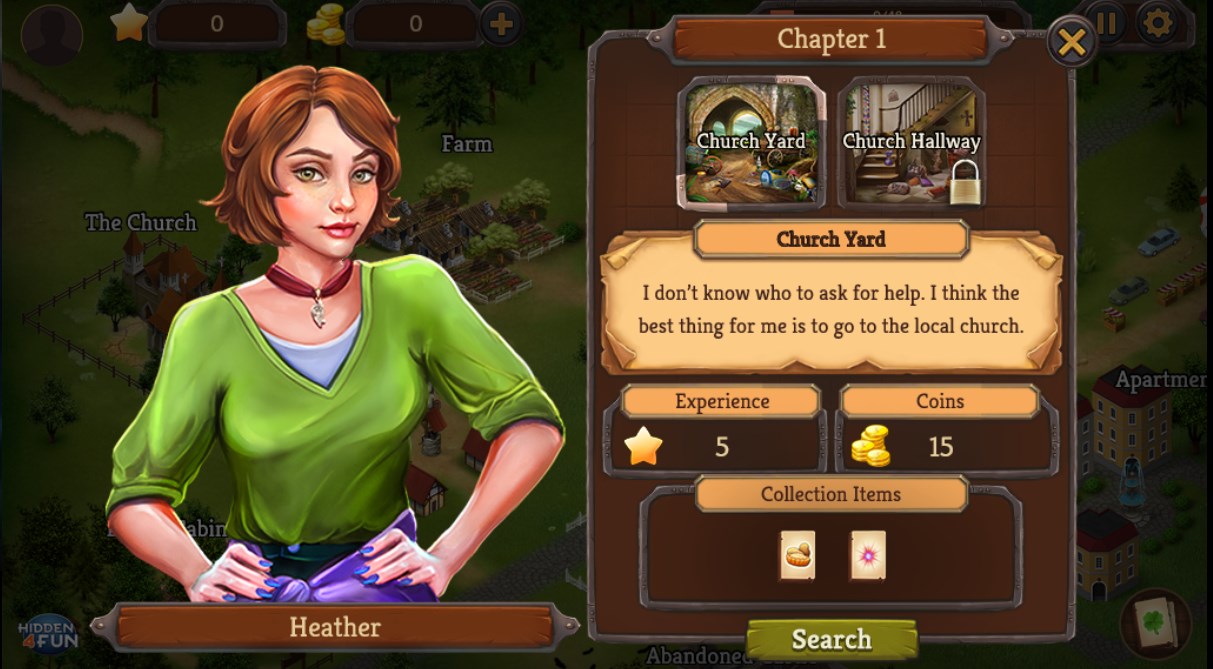View the pink sparkle collection item card
Image resolution: width=1213 pixels, height=669 pixels.
pyautogui.click(x=867, y=555)
